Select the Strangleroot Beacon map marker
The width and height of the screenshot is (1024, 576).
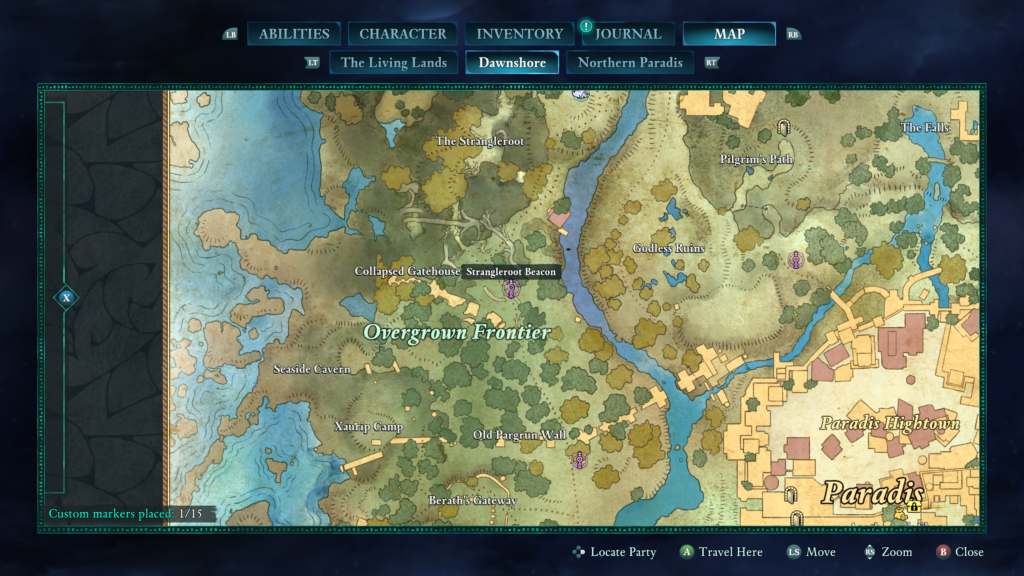point(511,290)
